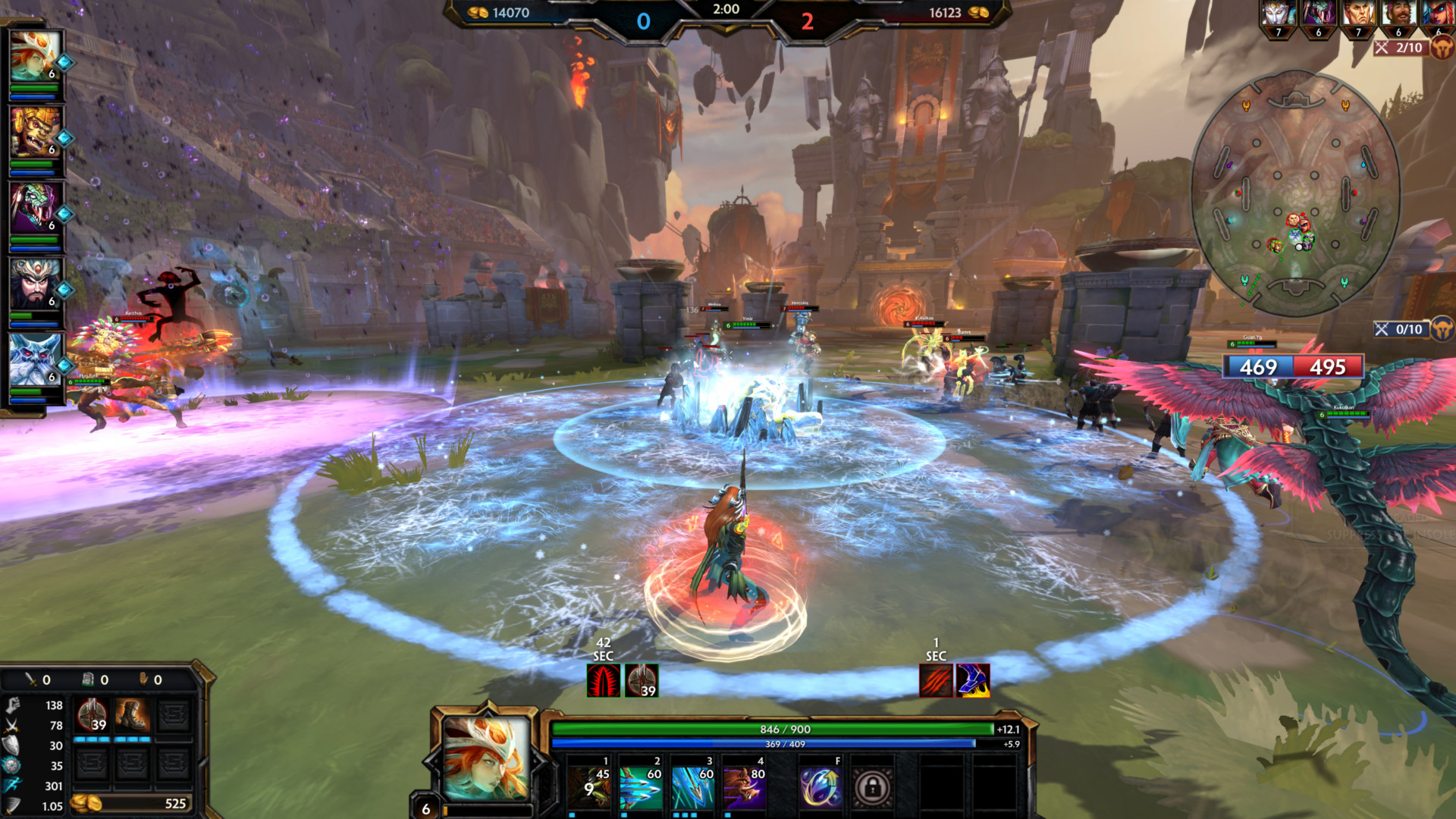Select the green serpent-haired ally portrait

tap(34, 209)
